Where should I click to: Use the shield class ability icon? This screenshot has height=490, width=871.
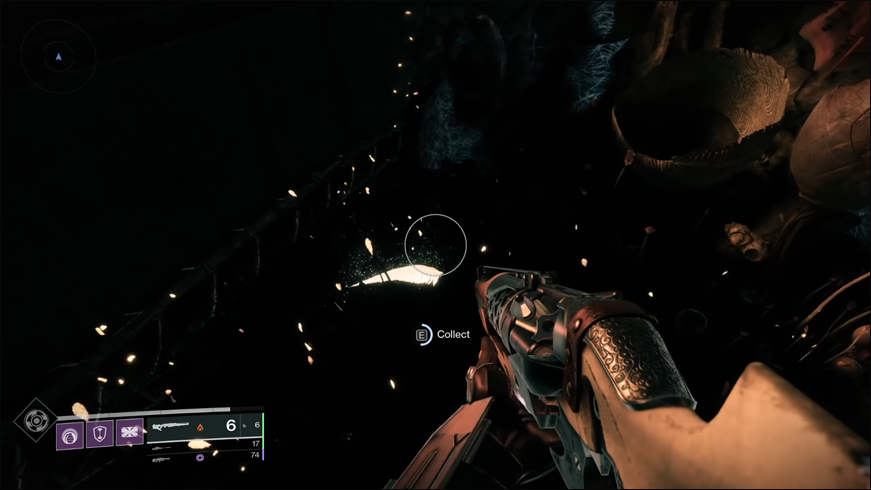point(100,432)
